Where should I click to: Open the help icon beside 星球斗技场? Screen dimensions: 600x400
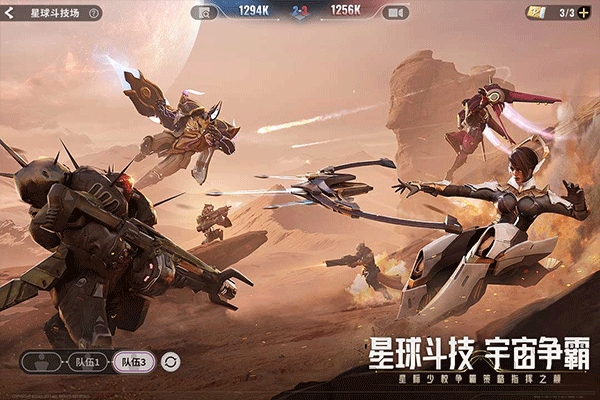94,14
